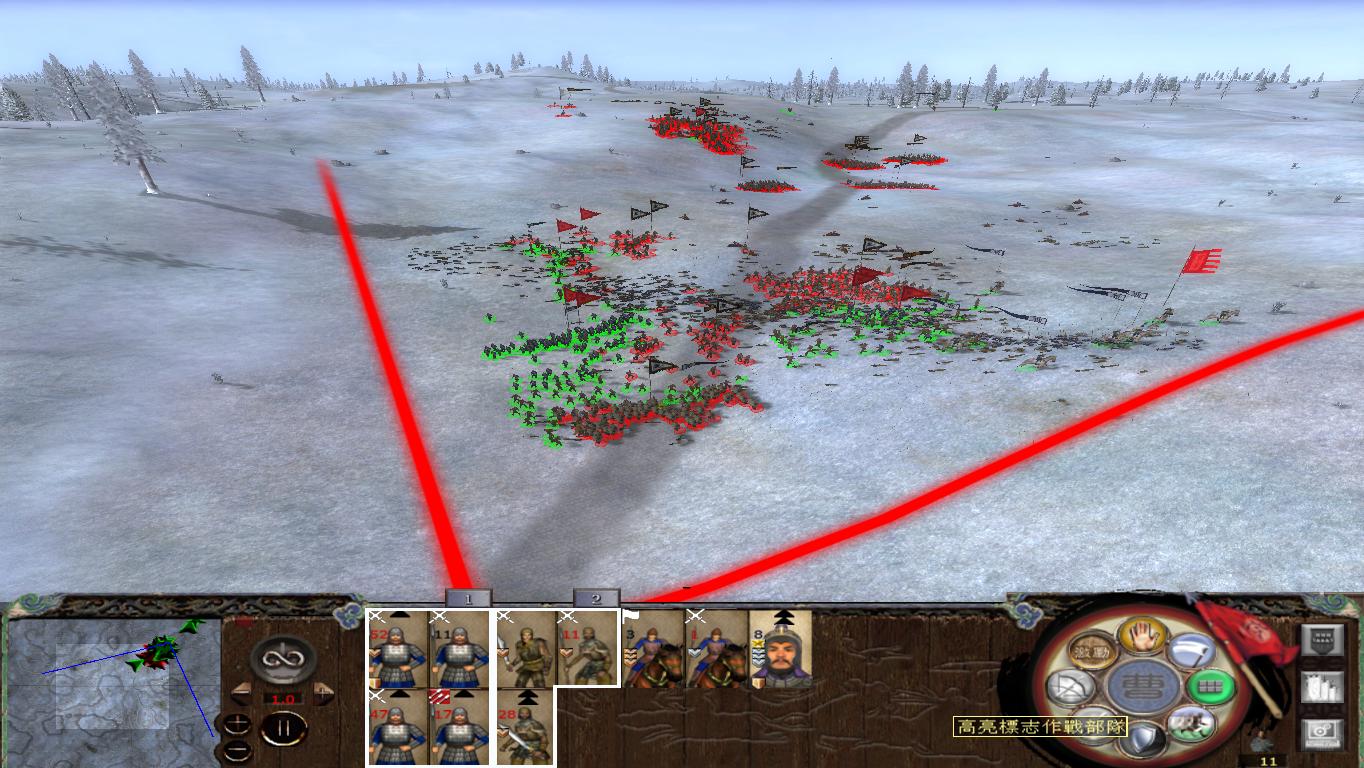Open the army overview panel icon
The width and height of the screenshot is (1364, 768).
1323,639
